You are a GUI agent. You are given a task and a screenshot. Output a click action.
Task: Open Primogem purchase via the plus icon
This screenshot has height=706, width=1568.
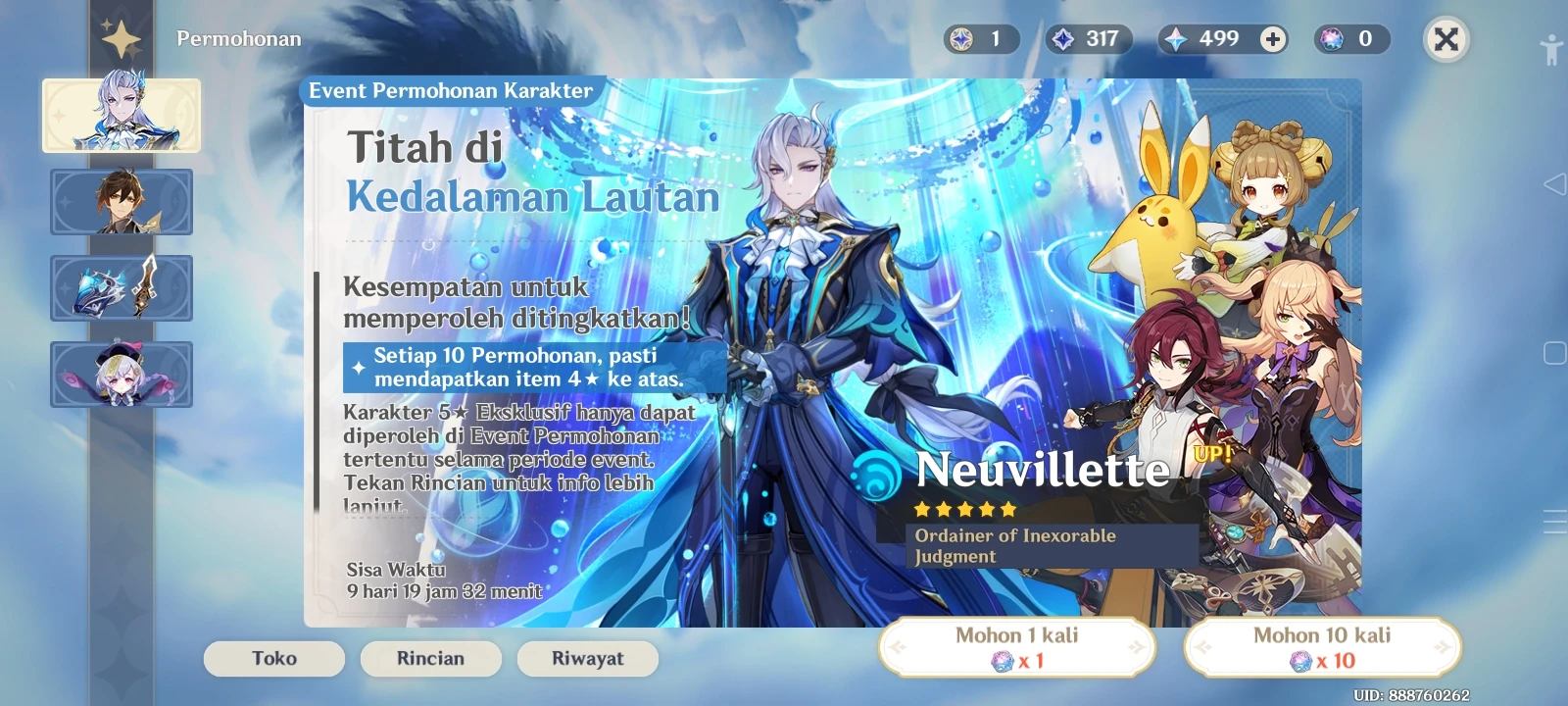pos(1271,39)
